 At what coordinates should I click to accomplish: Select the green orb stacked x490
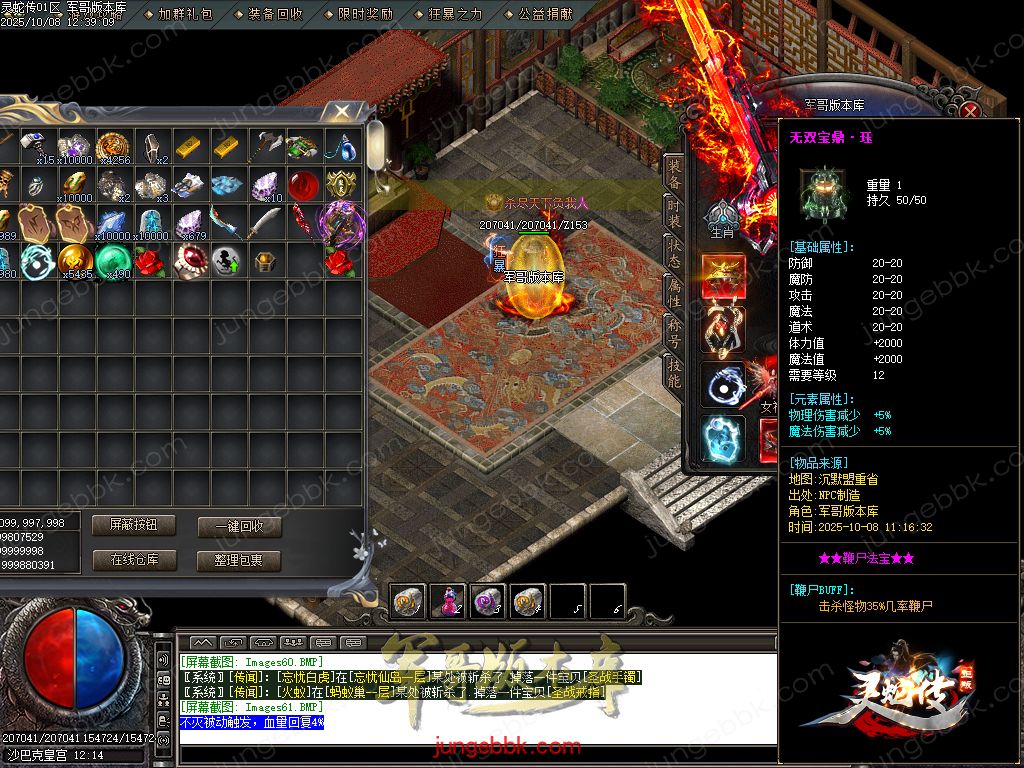(112, 260)
